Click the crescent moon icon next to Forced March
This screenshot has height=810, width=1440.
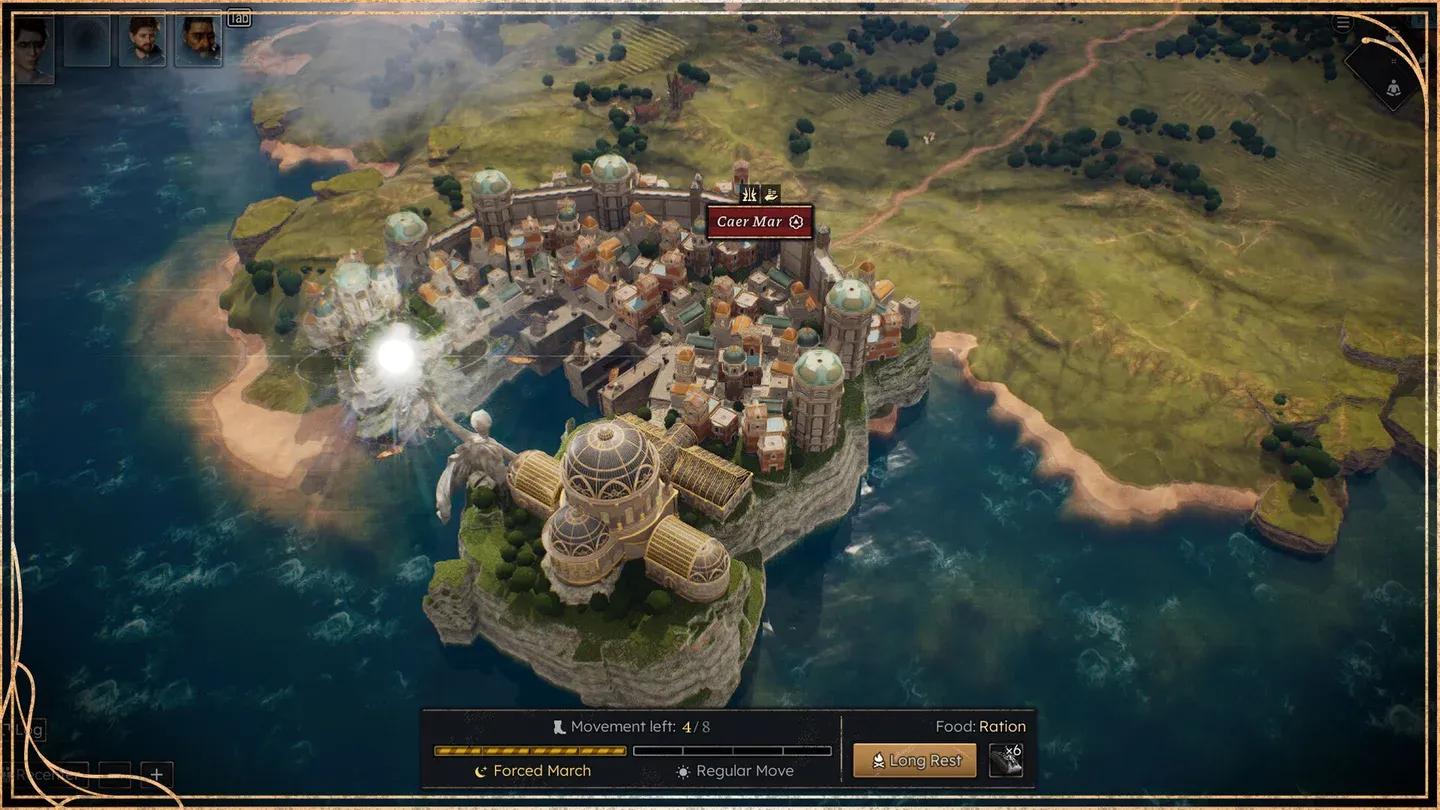tap(481, 771)
